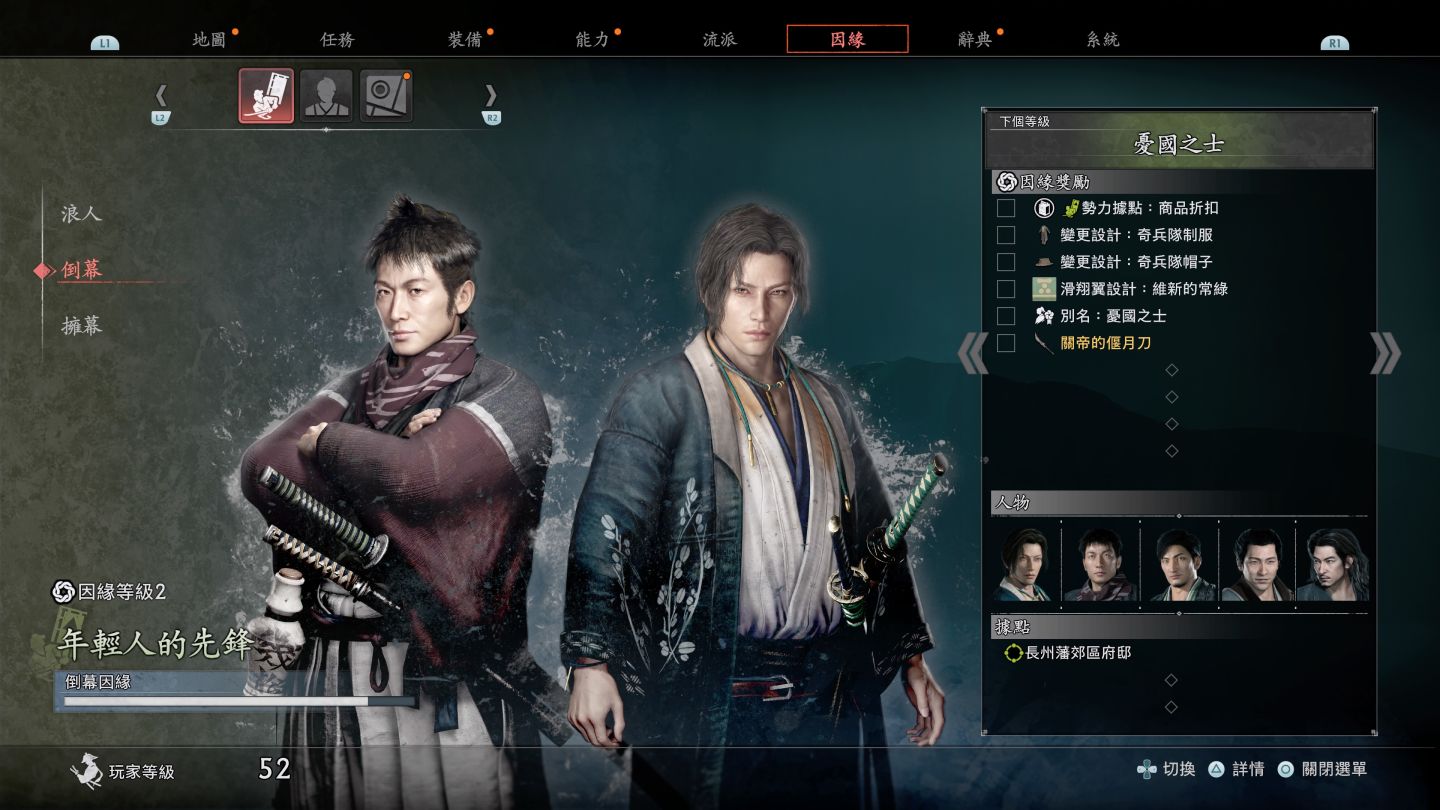Viewport: 1440px width, 810px height.
Task: Open the 辭典 encyclopedia tab
Action: 975,40
